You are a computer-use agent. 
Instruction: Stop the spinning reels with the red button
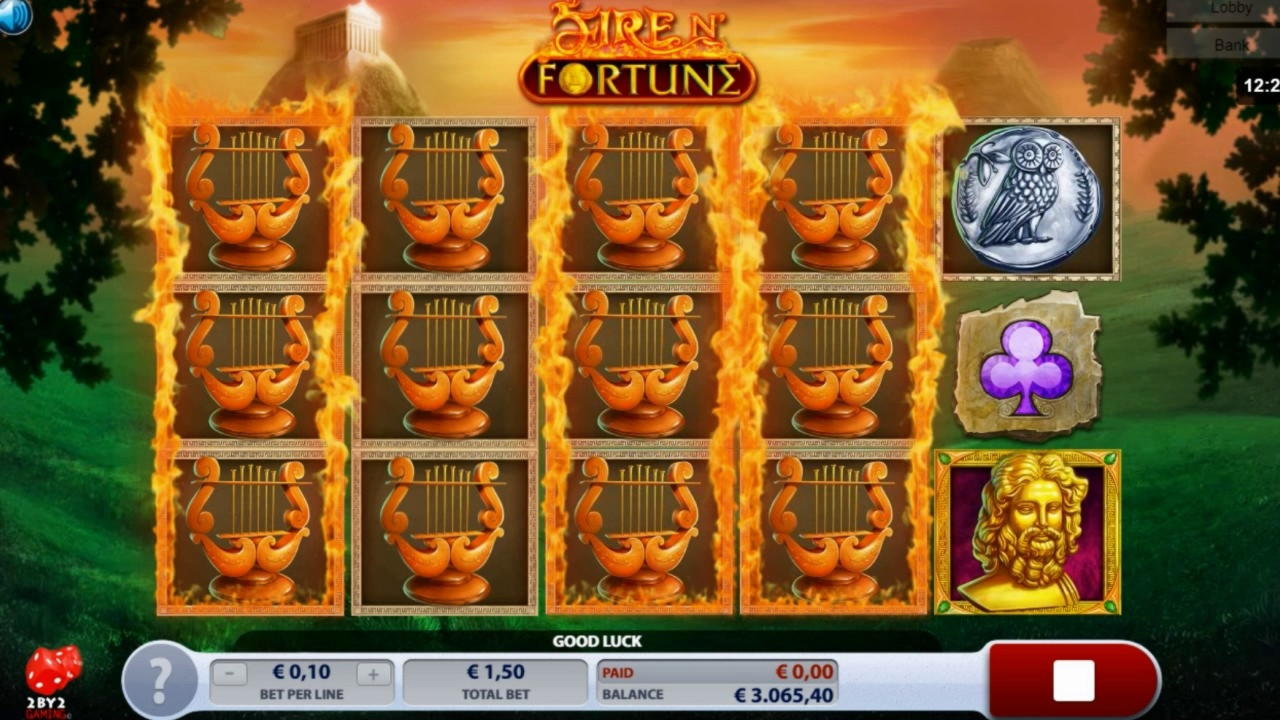[x=1073, y=680]
